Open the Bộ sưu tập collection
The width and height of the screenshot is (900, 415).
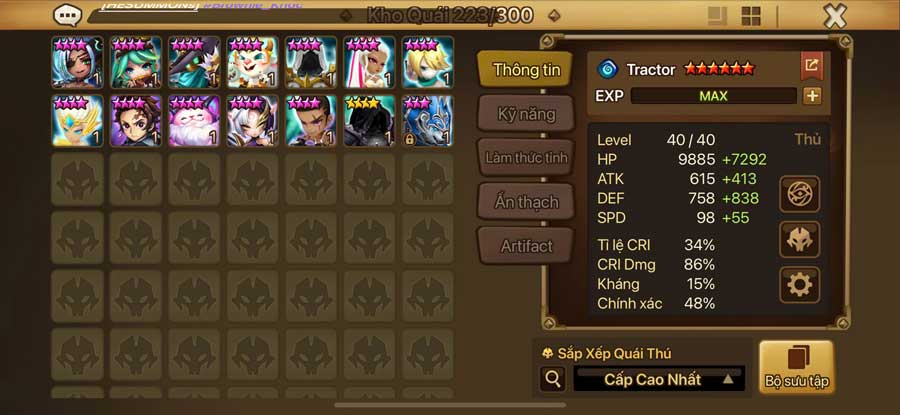coord(796,367)
